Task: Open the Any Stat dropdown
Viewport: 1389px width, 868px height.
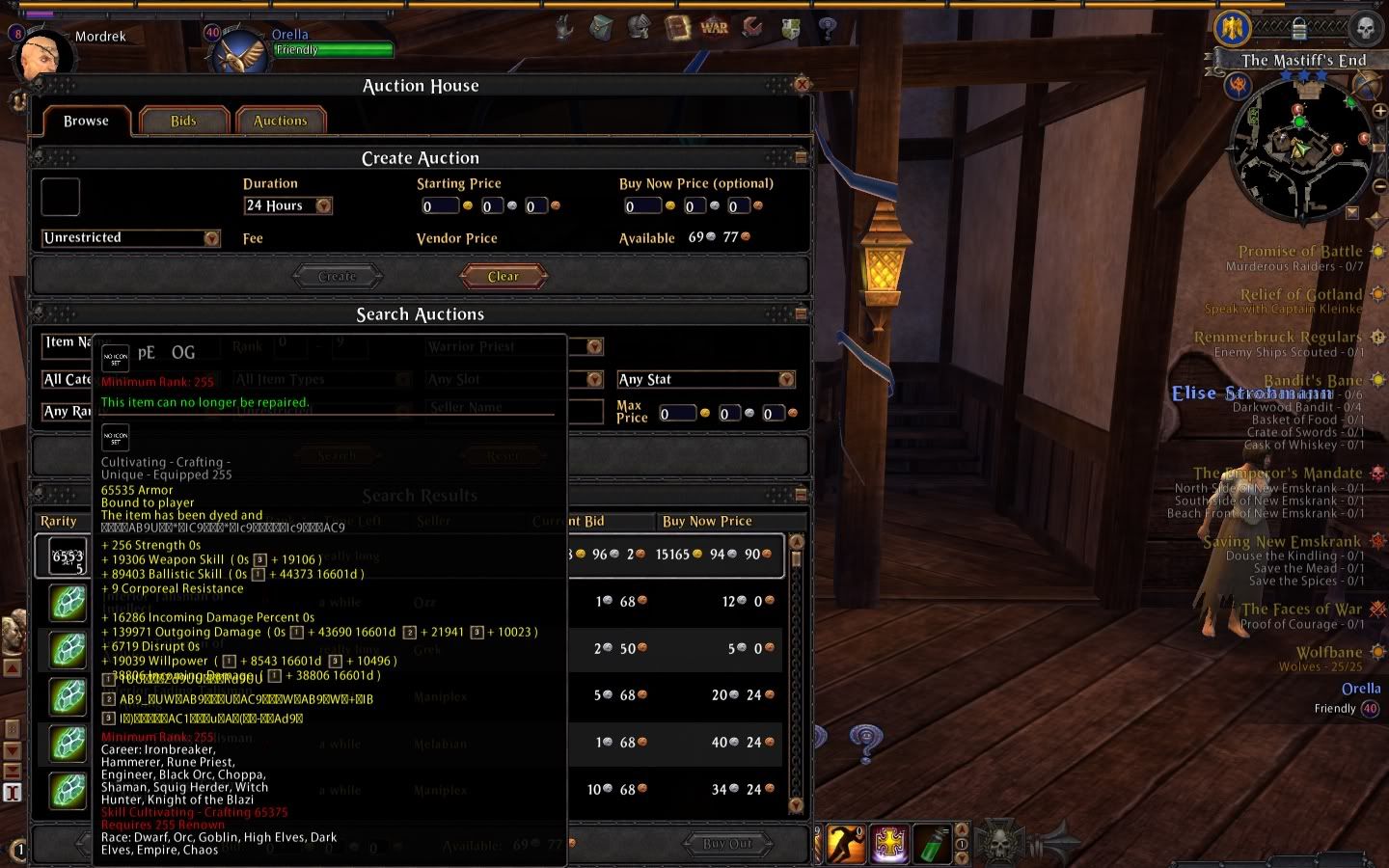Action: coord(786,380)
